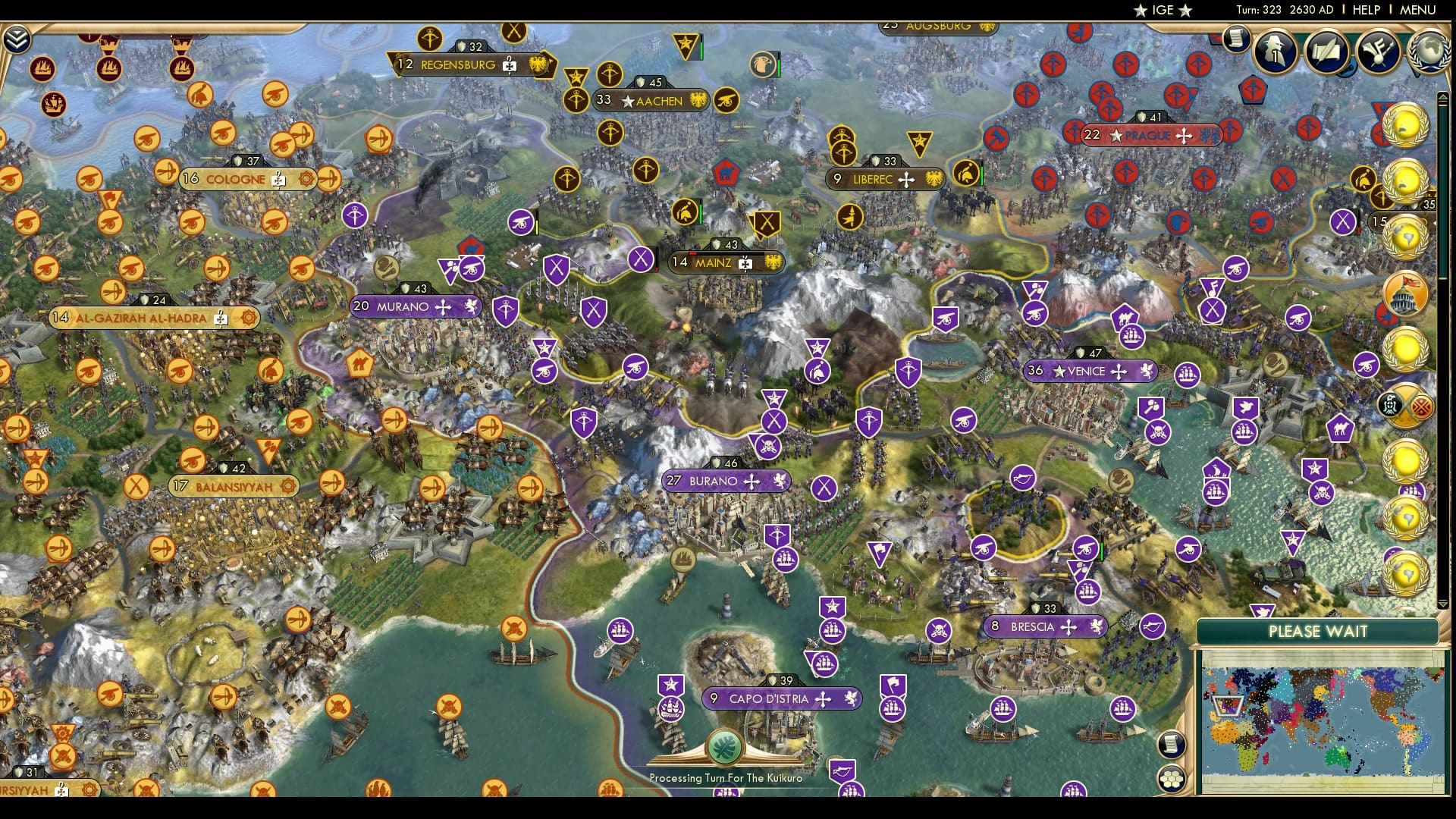The height and width of the screenshot is (819, 1456).
Task: Click the scroll icon beside the minimap
Action: coord(1171,744)
